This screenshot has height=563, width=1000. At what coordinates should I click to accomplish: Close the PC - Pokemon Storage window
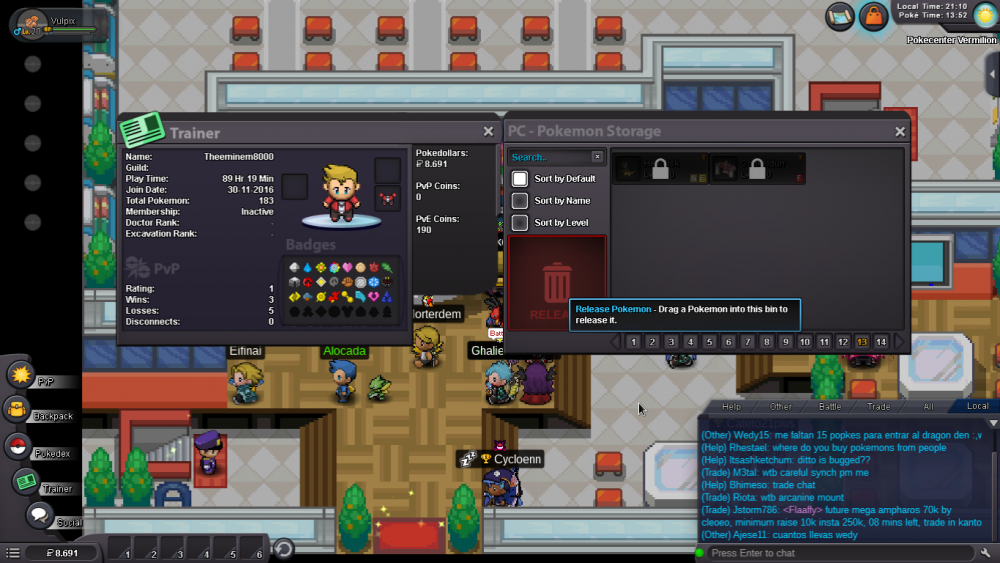[x=900, y=131]
